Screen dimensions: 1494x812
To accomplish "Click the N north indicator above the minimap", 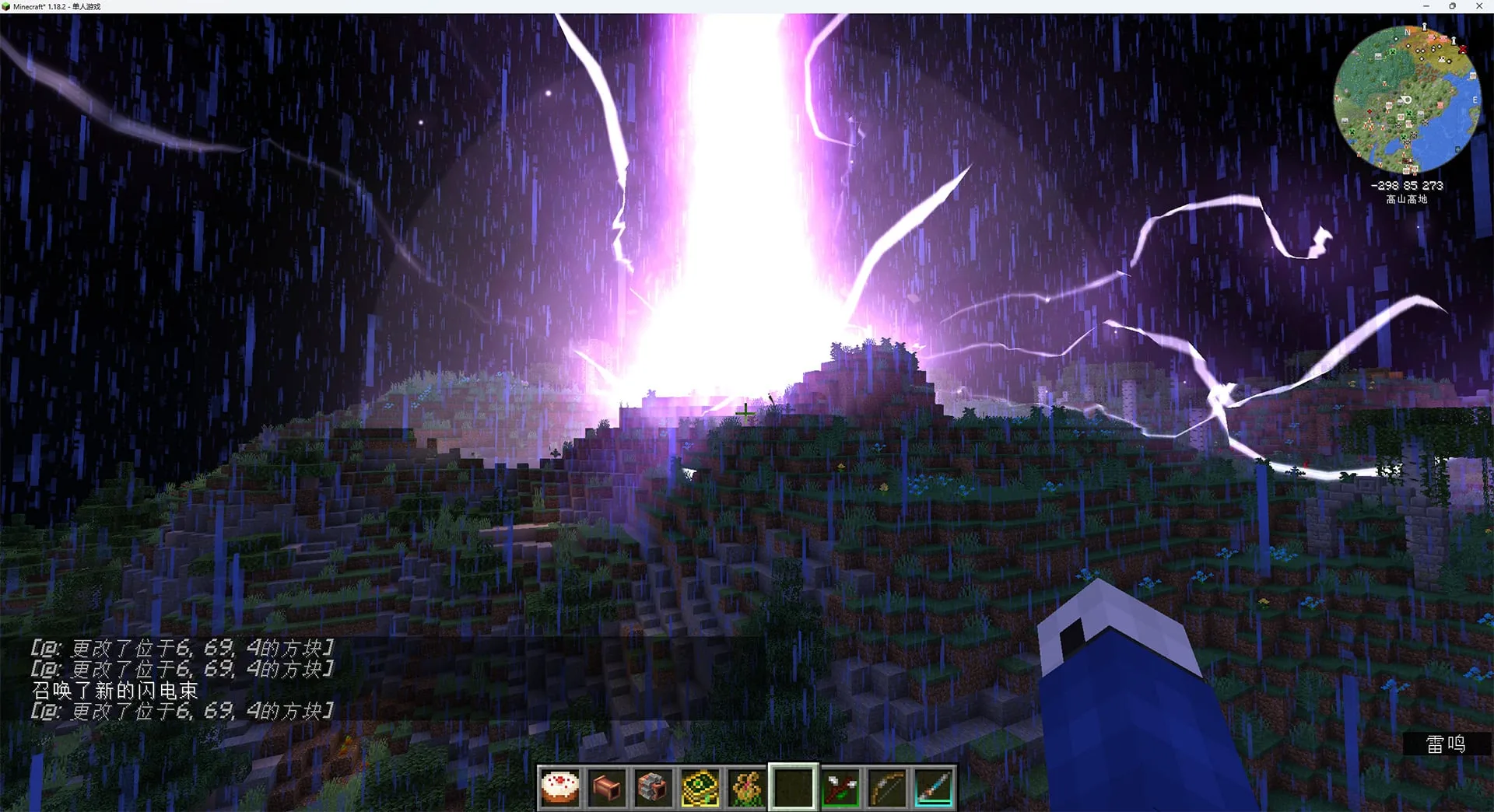I will [x=1407, y=33].
